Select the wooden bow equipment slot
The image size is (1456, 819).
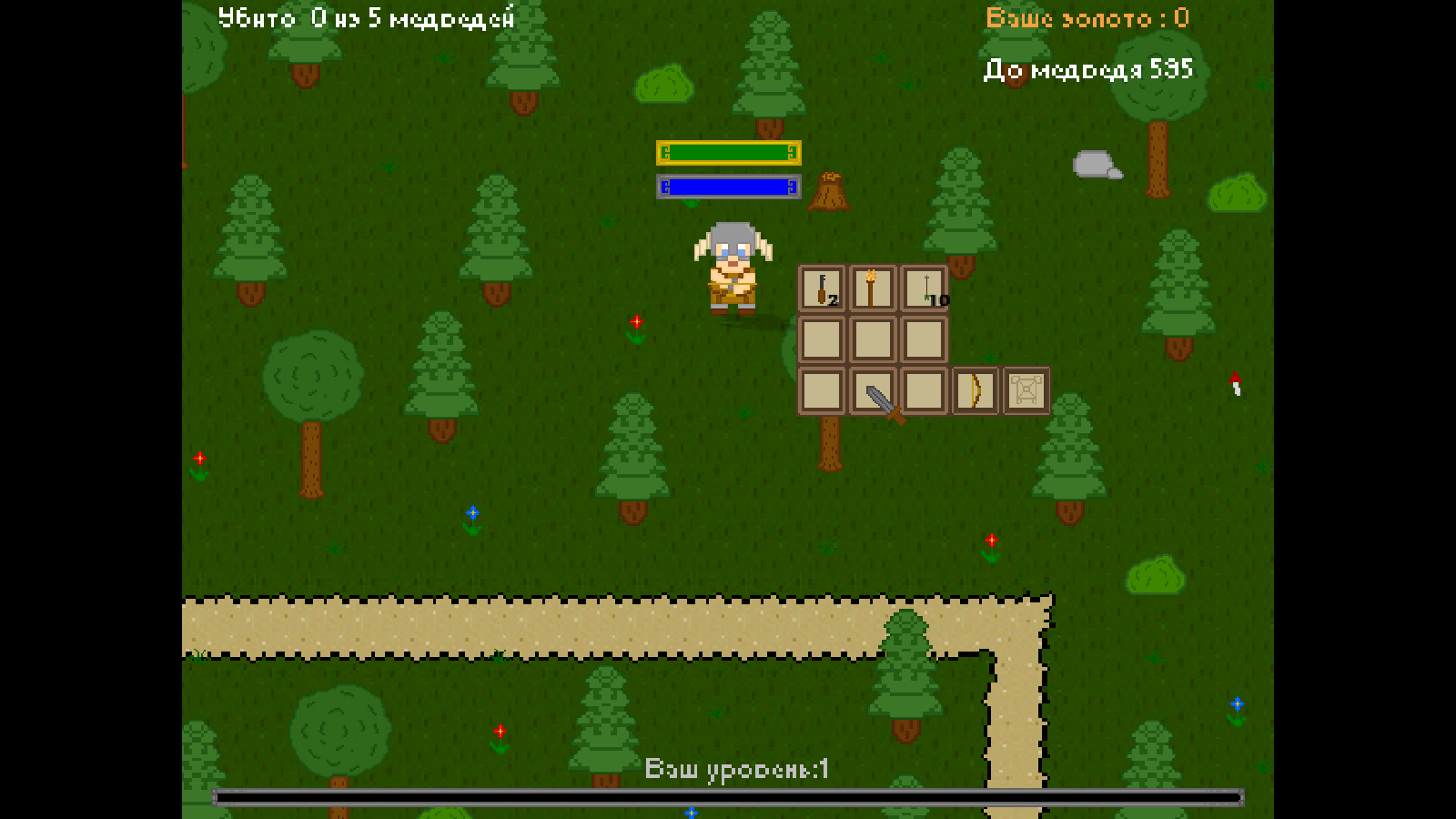click(975, 390)
